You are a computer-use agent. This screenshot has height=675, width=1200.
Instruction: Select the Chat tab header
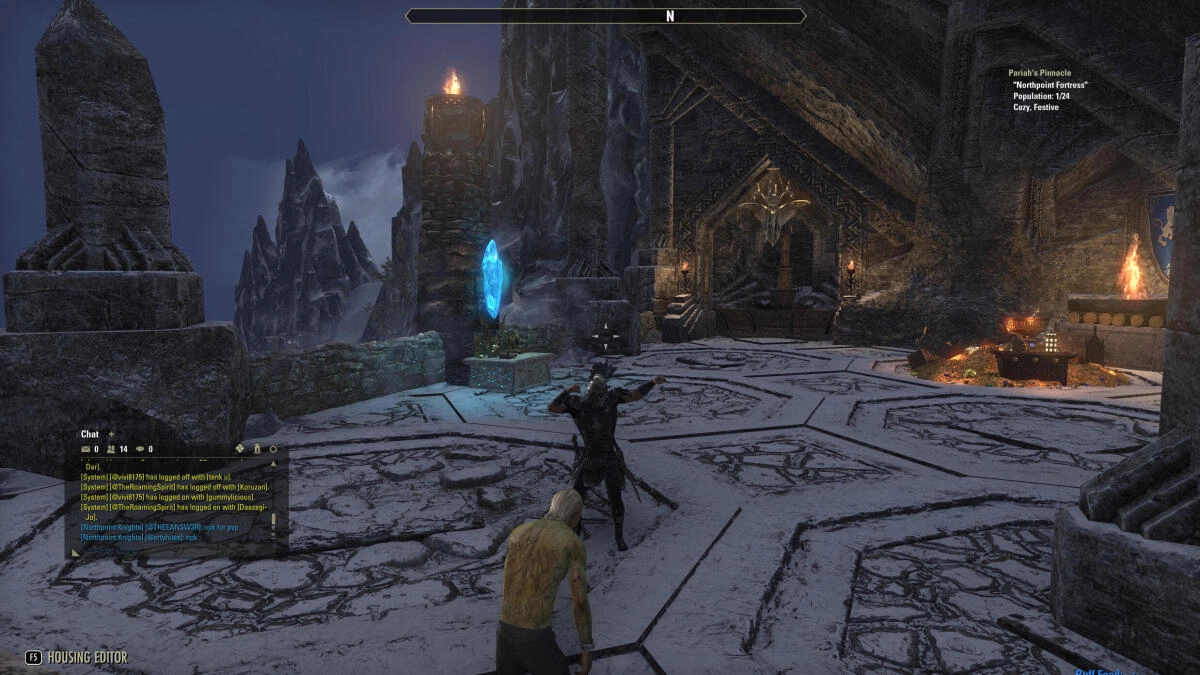(x=90, y=434)
